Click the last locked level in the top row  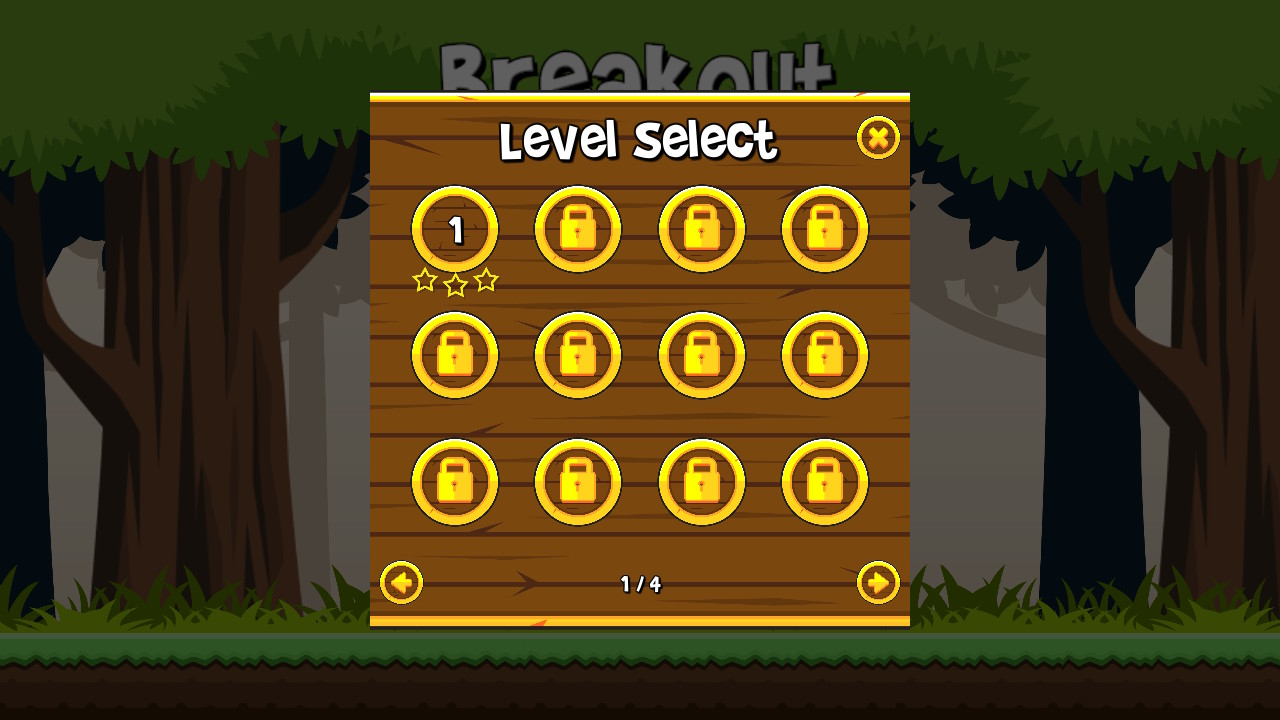[825, 228]
